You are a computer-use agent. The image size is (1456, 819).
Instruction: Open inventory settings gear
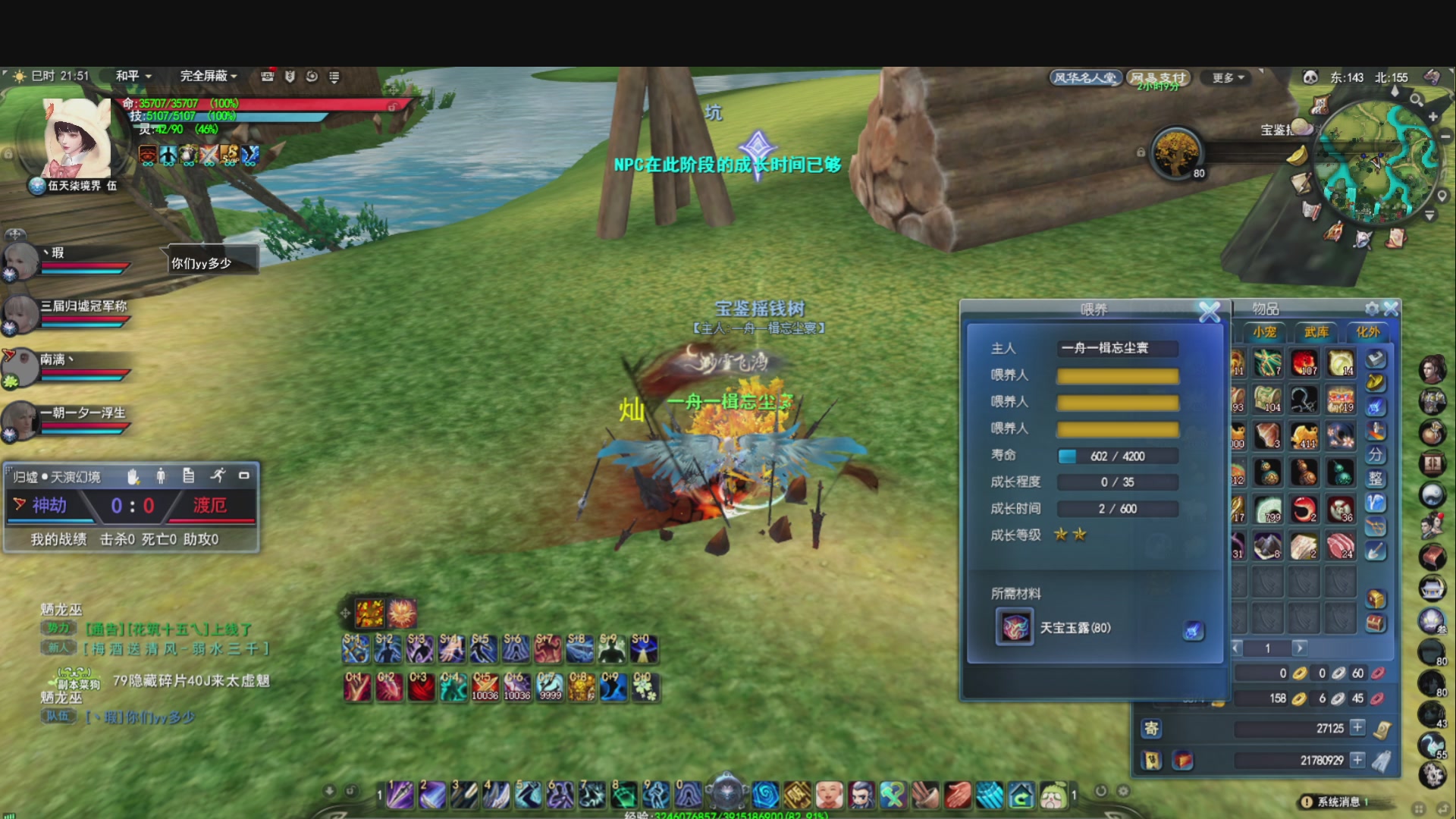click(1372, 309)
